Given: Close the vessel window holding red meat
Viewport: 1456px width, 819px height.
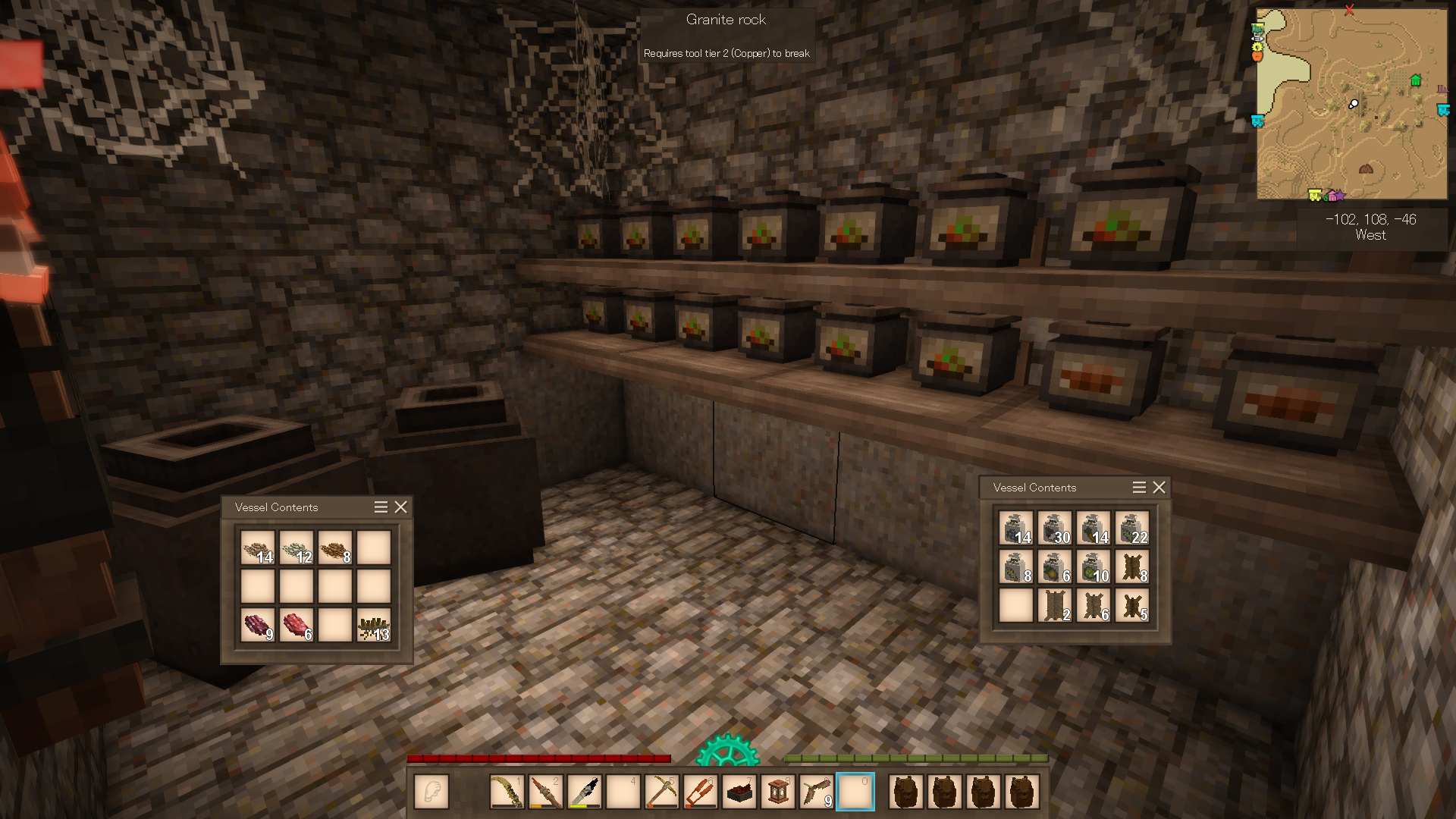Looking at the screenshot, I should [x=400, y=507].
